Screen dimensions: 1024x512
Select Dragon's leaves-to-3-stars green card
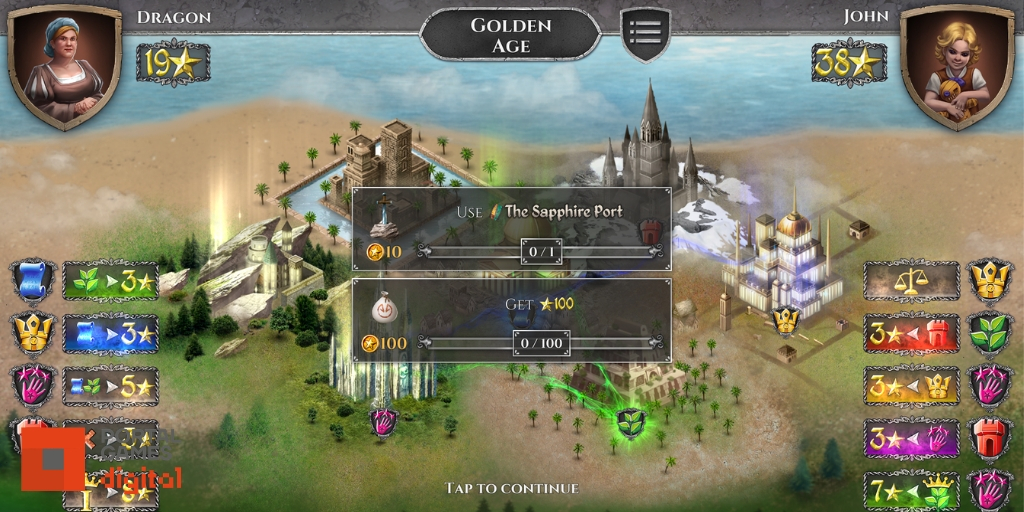[x=110, y=281]
